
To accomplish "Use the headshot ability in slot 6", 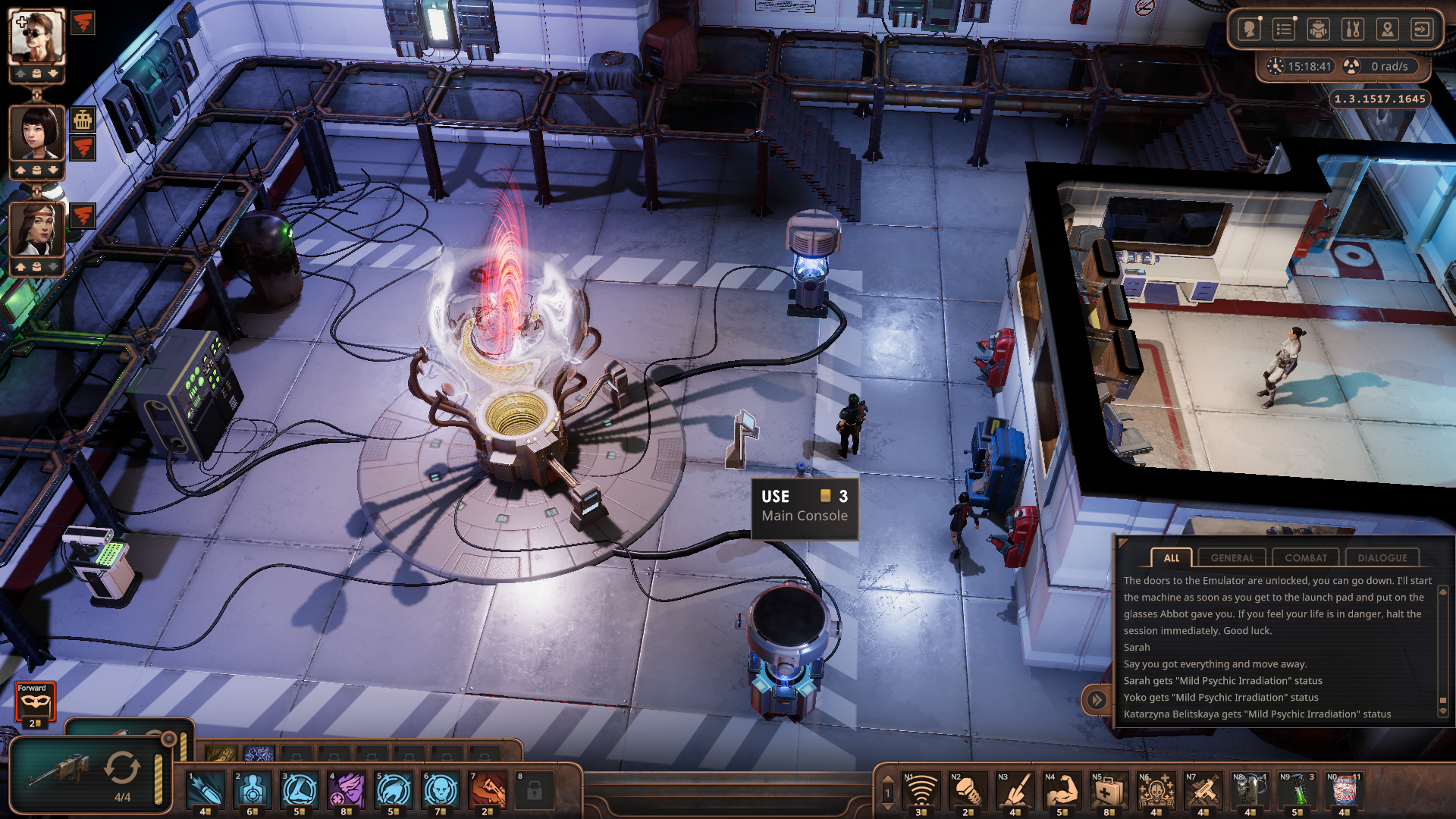I will 441,790.
